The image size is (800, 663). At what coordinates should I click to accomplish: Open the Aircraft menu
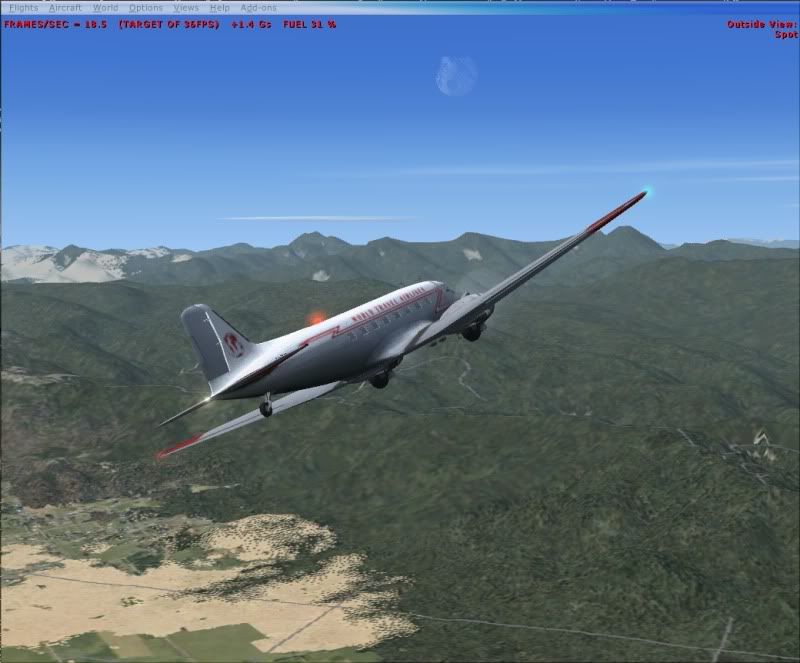pos(65,8)
